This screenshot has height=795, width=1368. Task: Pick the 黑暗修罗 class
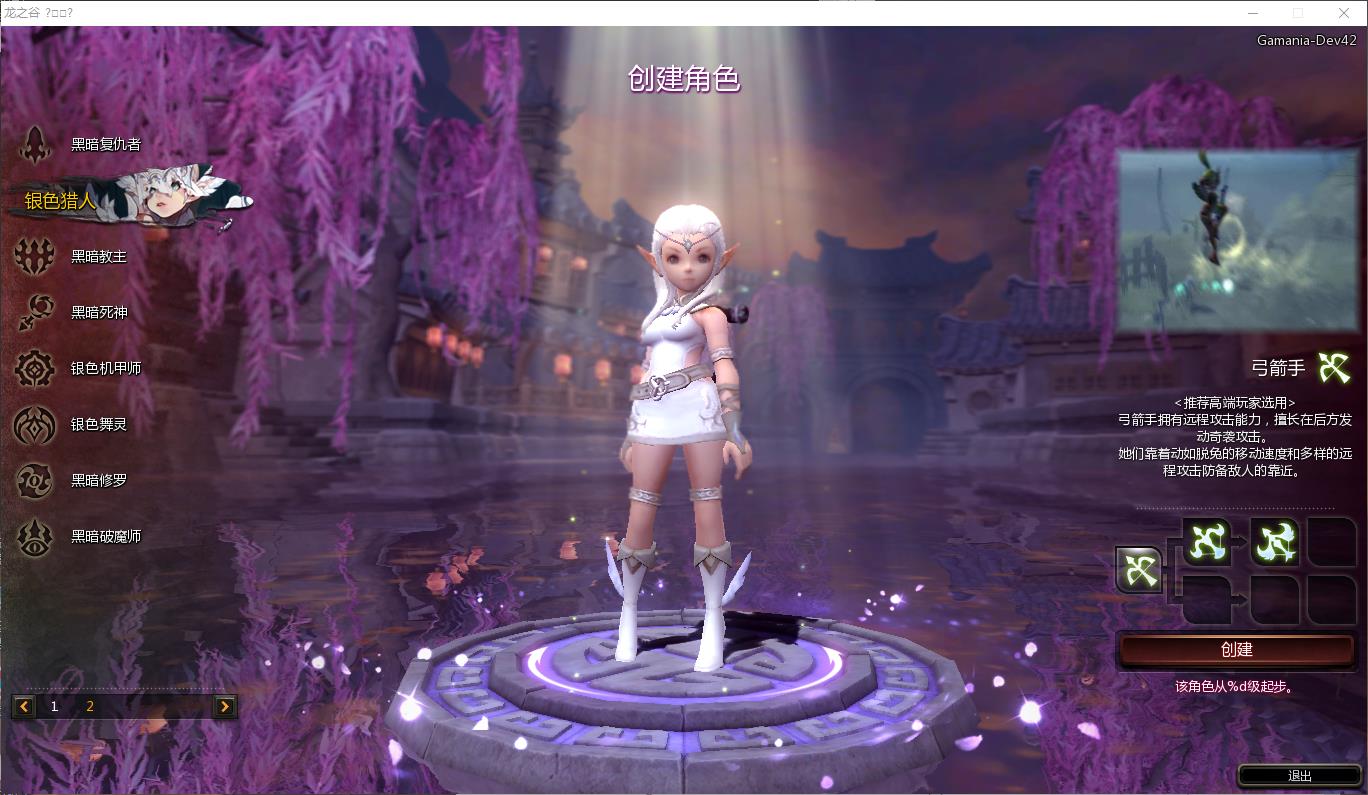click(98, 480)
